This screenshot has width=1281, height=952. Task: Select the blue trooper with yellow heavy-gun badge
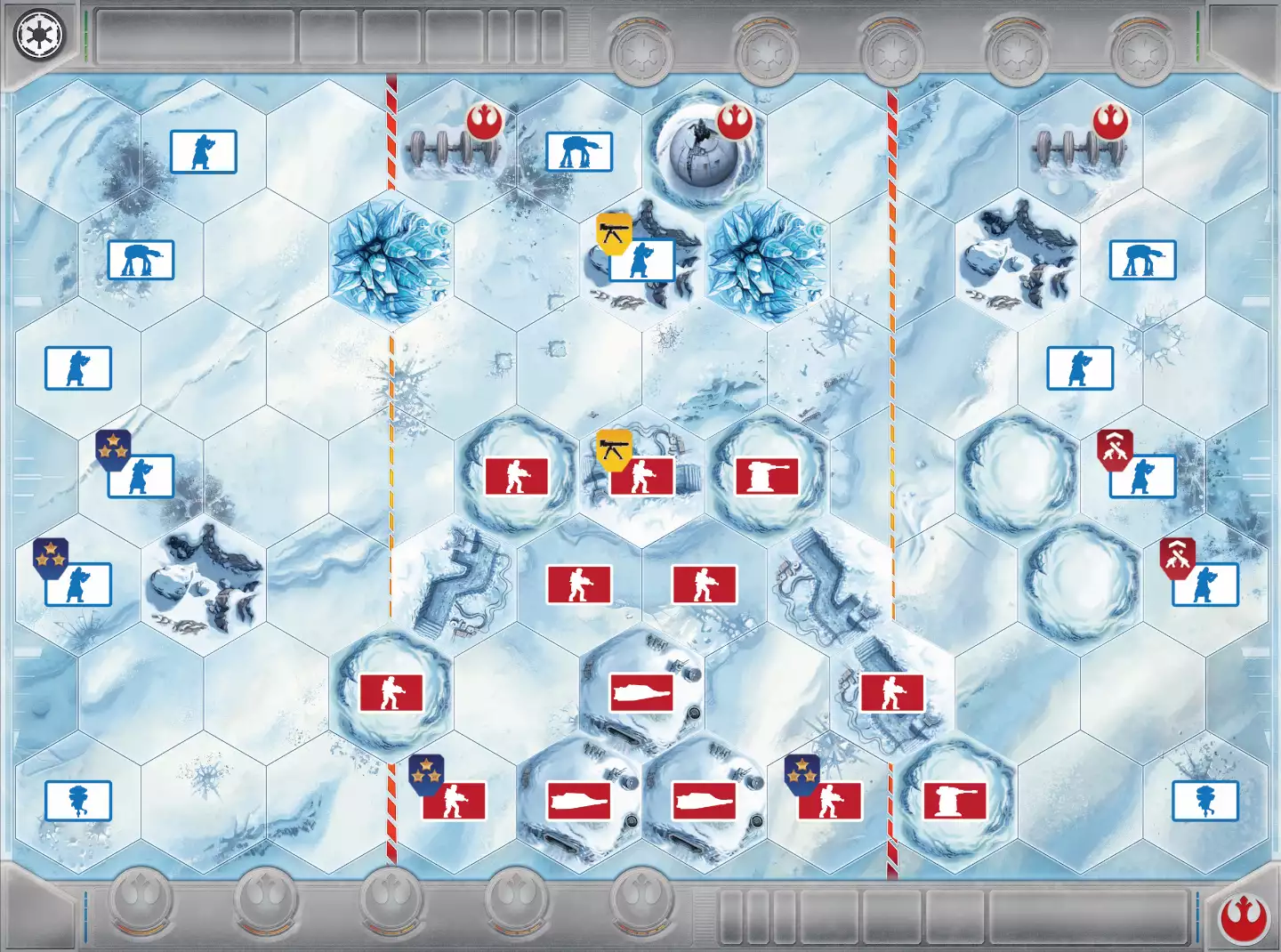(641, 259)
